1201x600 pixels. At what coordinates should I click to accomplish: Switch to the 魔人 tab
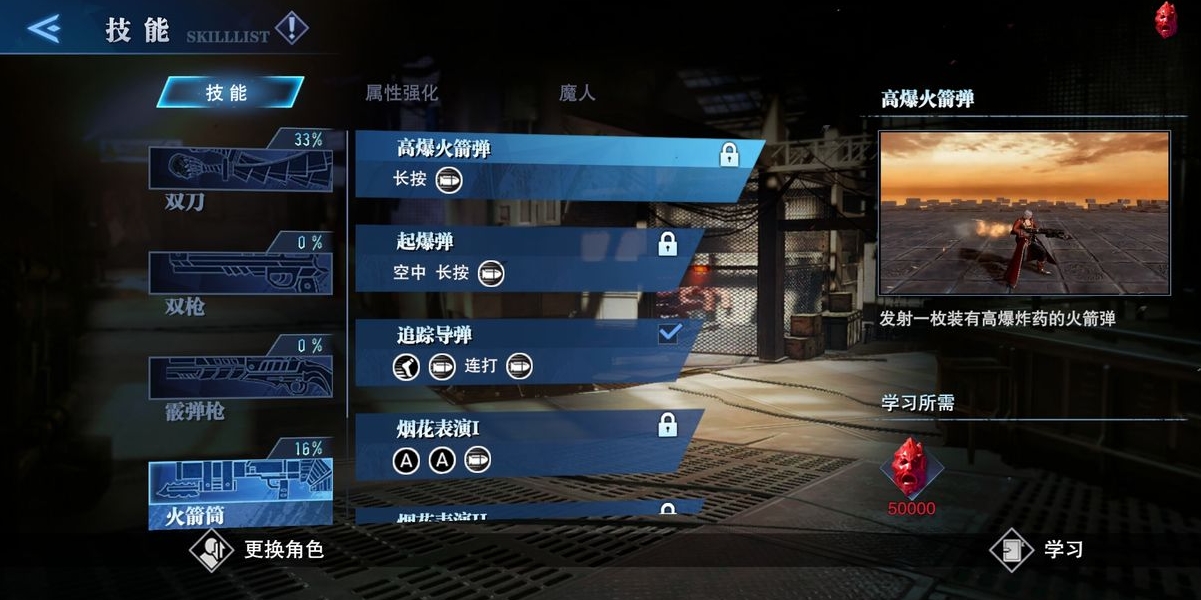coord(577,93)
